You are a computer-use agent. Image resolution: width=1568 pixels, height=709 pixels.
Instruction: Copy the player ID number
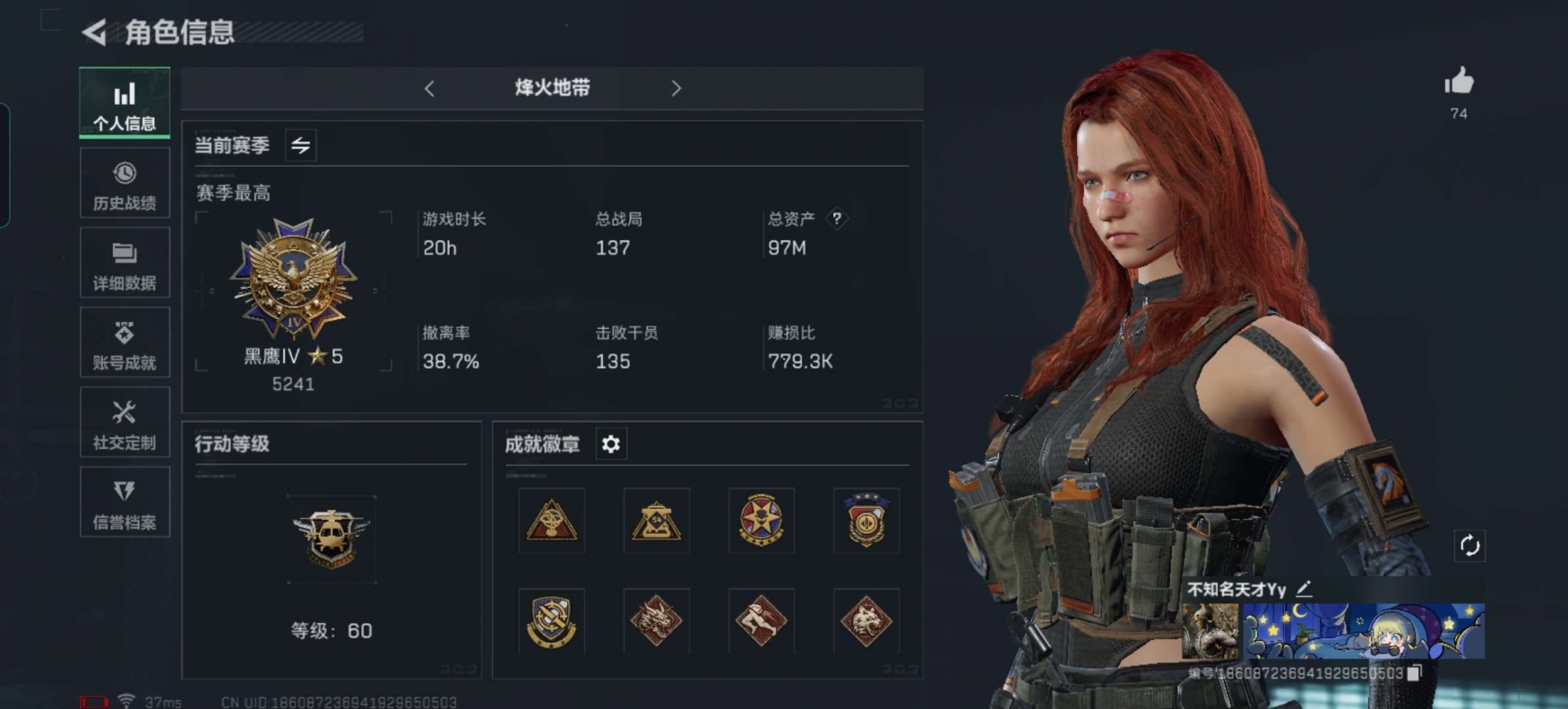tap(1414, 673)
